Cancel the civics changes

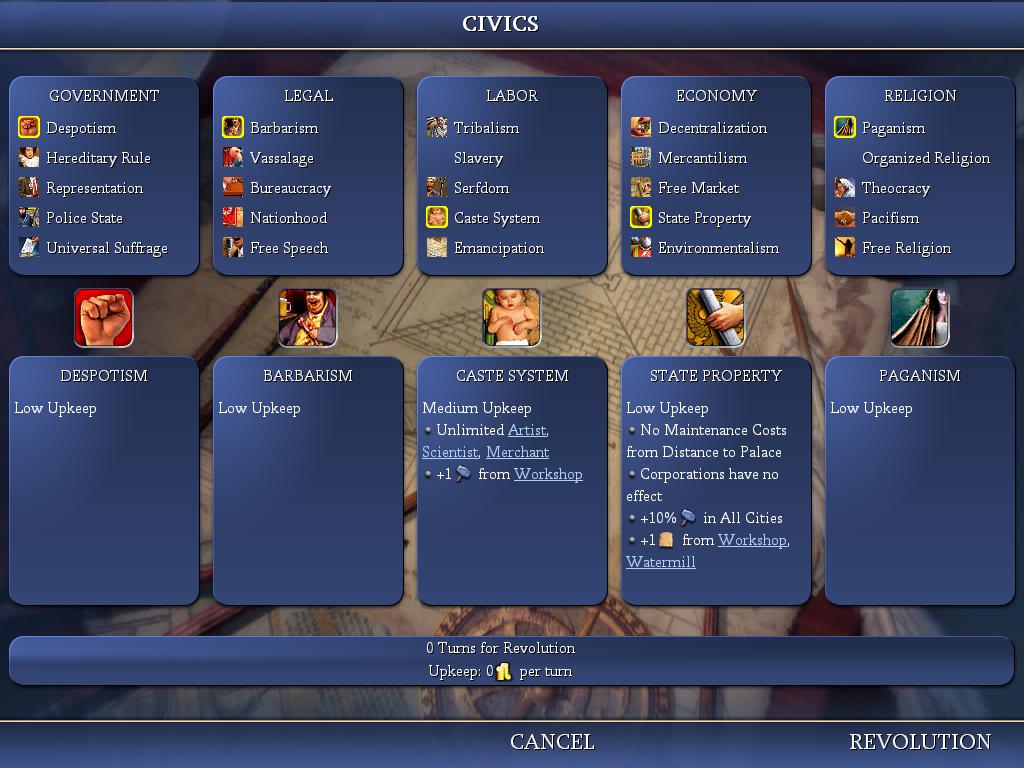552,742
